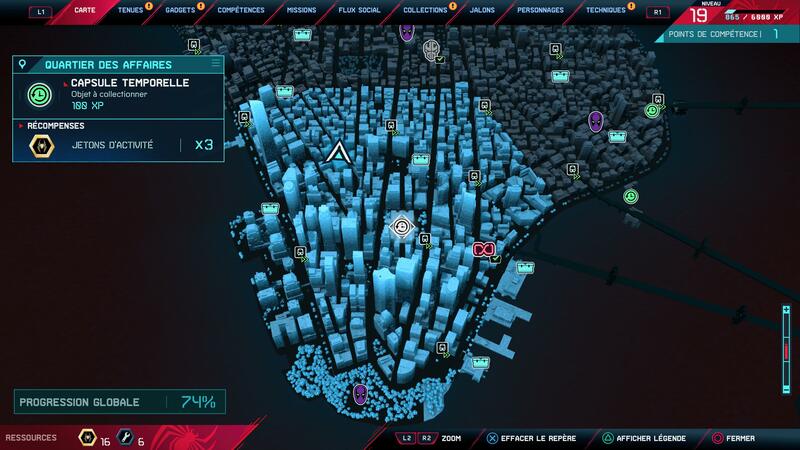Viewport: 800px width, 450px height.
Task: Click the Carte tab
Action: (85, 10)
